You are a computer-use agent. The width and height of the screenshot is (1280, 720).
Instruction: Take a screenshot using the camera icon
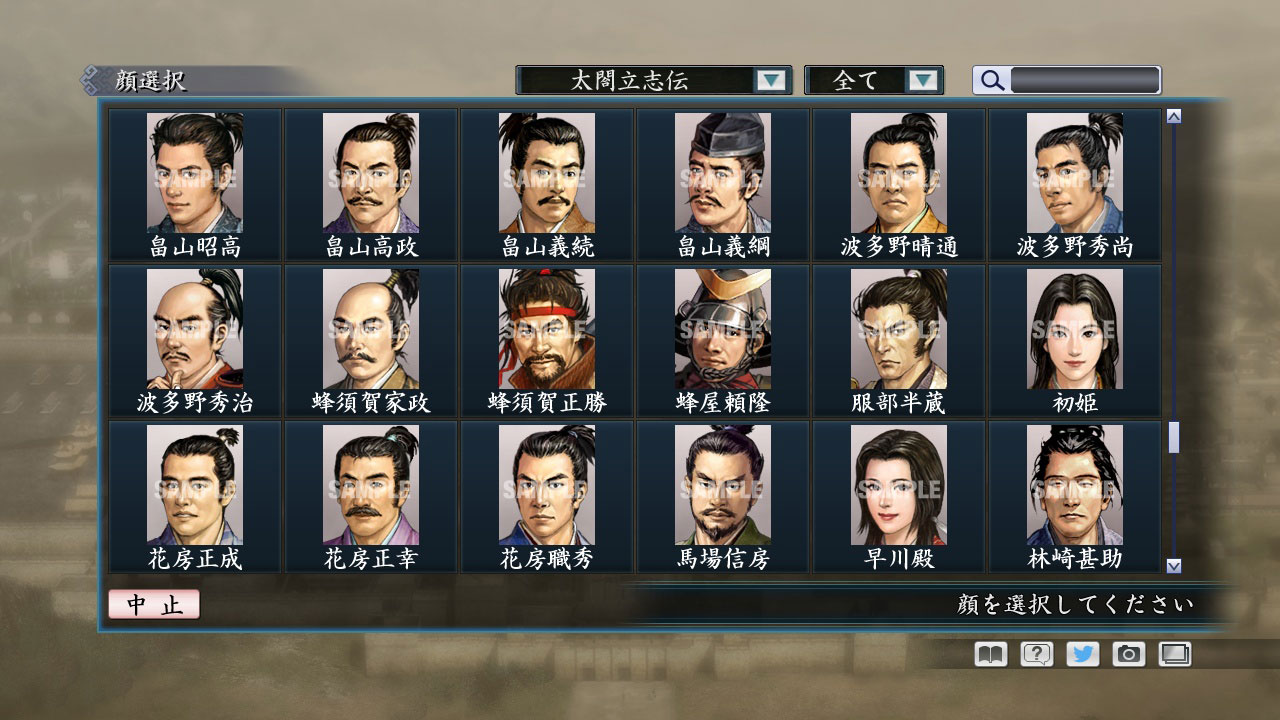[1129, 654]
